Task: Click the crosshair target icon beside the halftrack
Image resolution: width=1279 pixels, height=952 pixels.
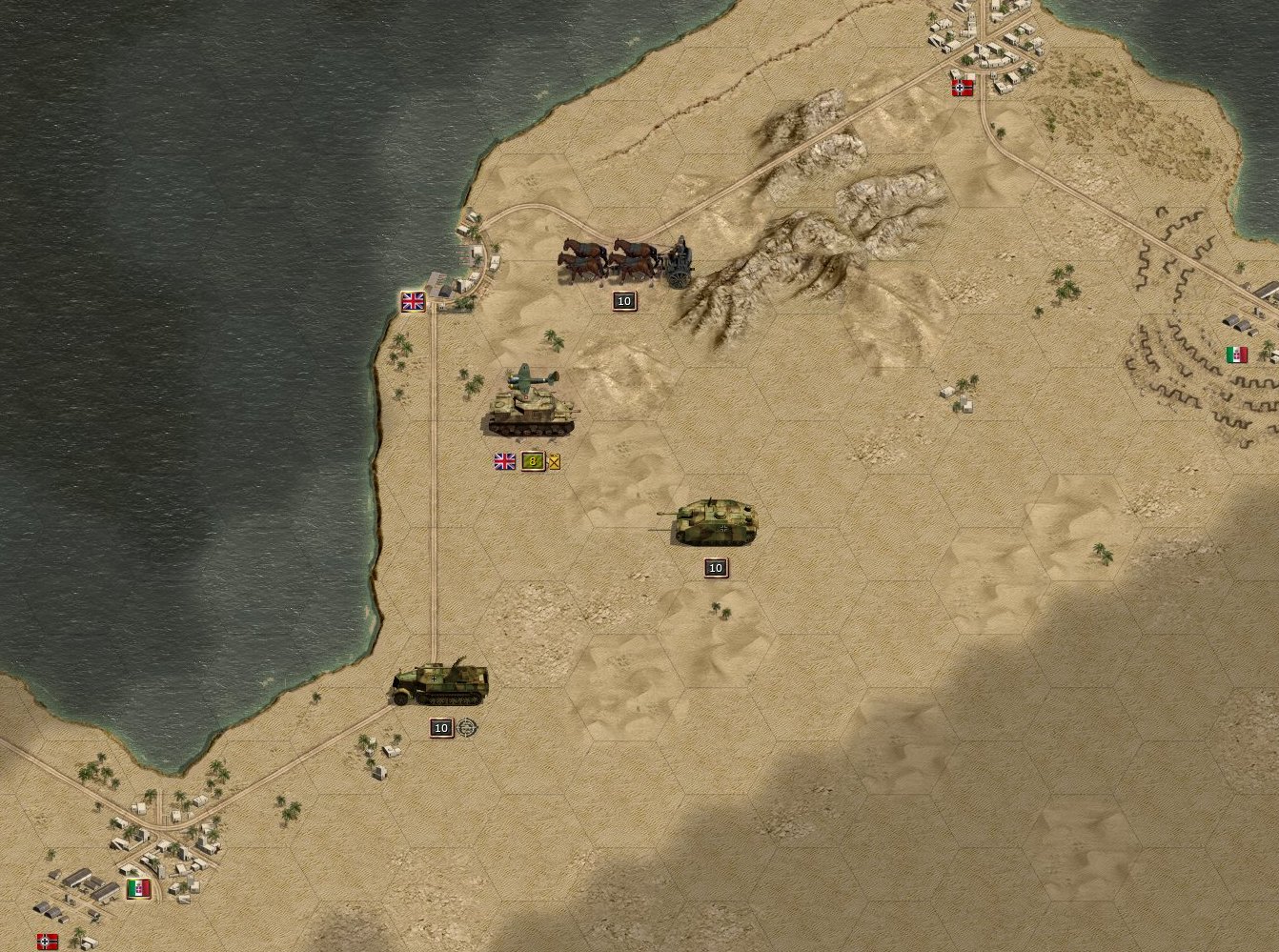Action: pyautogui.click(x=465, y=728)
